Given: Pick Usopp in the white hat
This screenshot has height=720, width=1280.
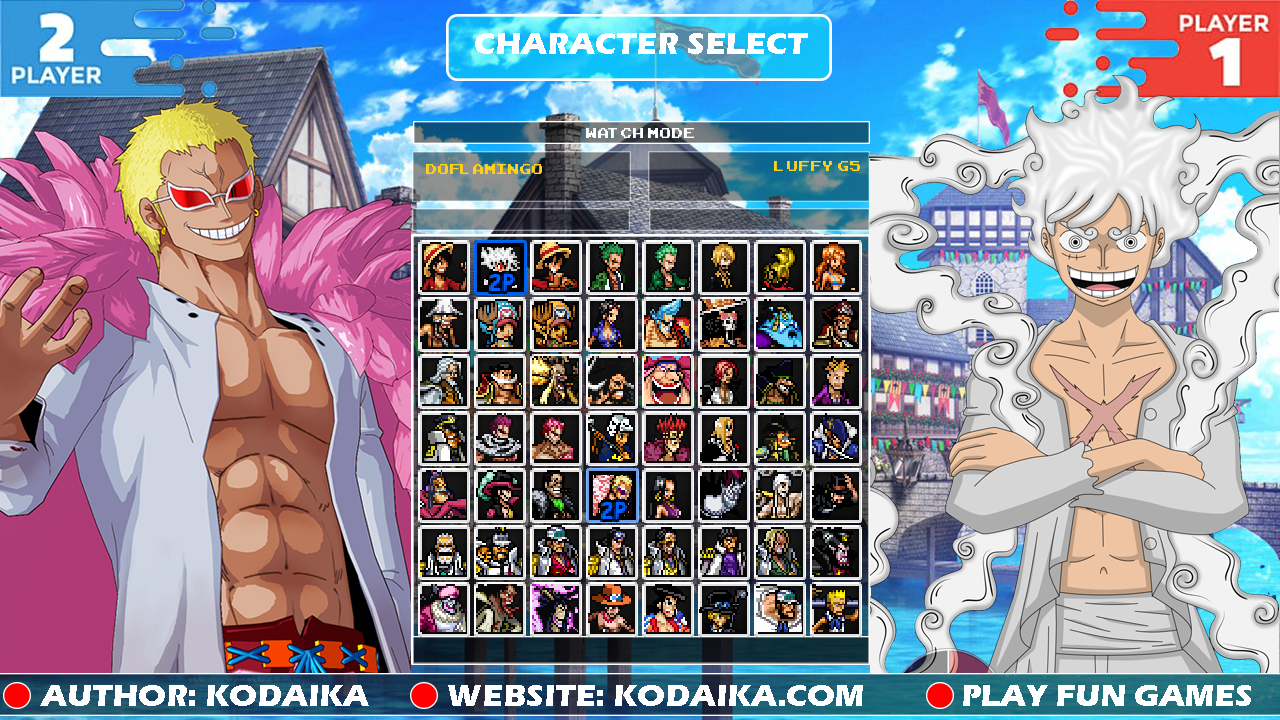Looking at the screenshot, I should (x=444, y=324).
